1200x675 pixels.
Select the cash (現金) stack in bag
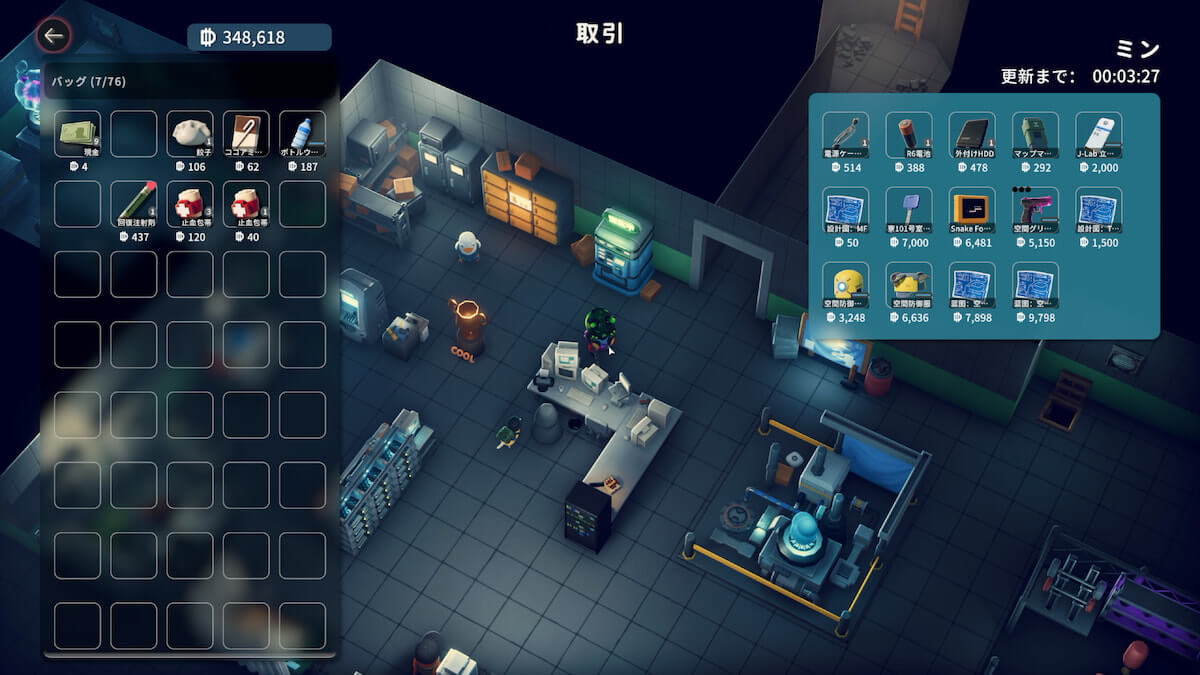pos(77,134)
